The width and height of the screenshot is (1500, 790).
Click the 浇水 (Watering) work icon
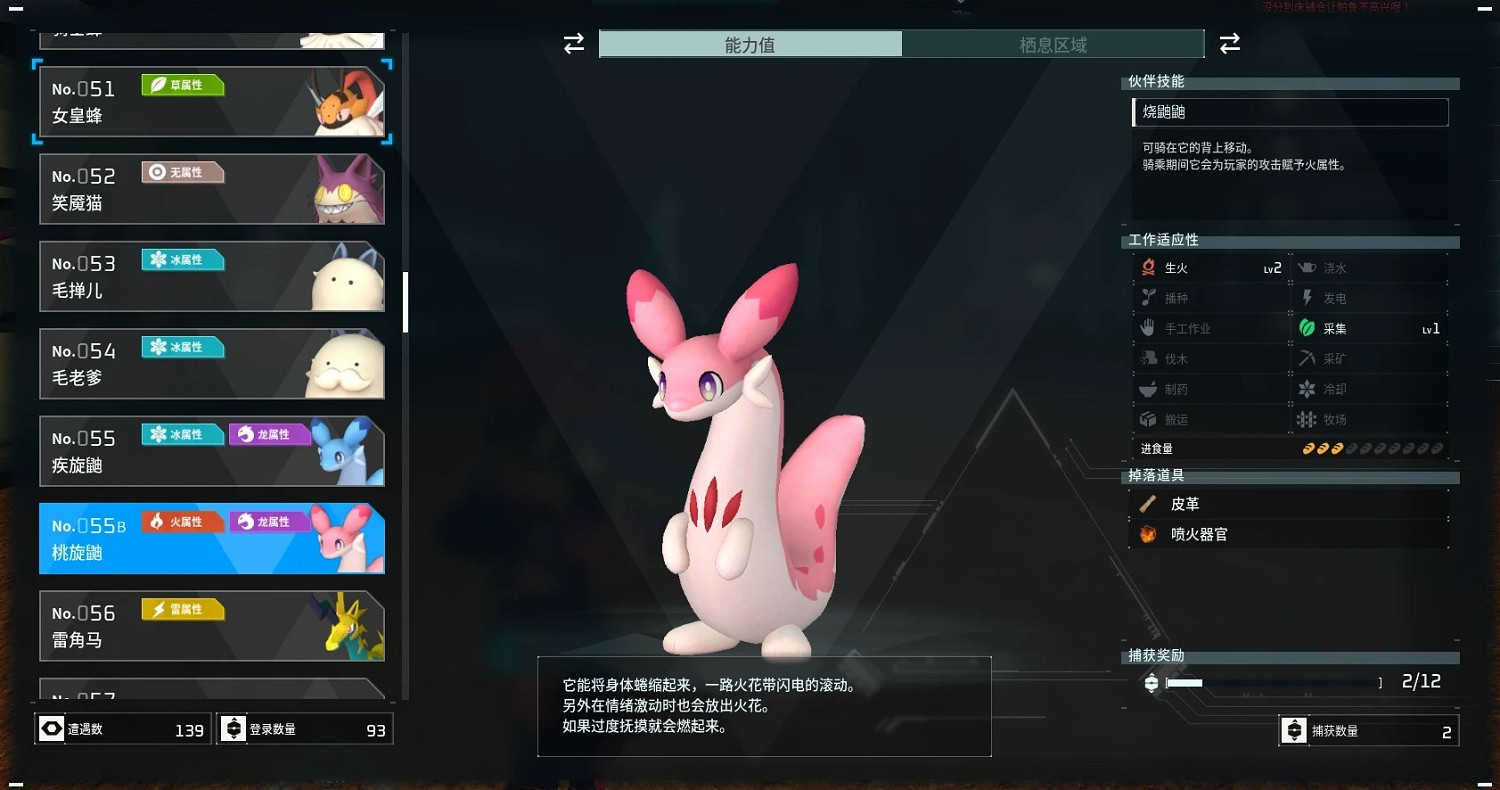click(x=1309, y=267)
